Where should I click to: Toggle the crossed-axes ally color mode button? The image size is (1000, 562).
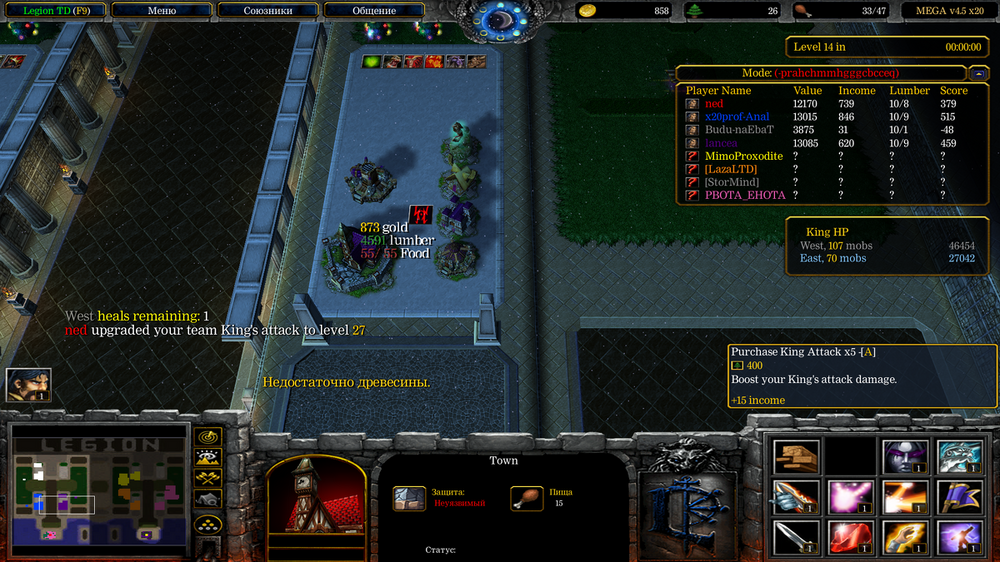point(208,479)
